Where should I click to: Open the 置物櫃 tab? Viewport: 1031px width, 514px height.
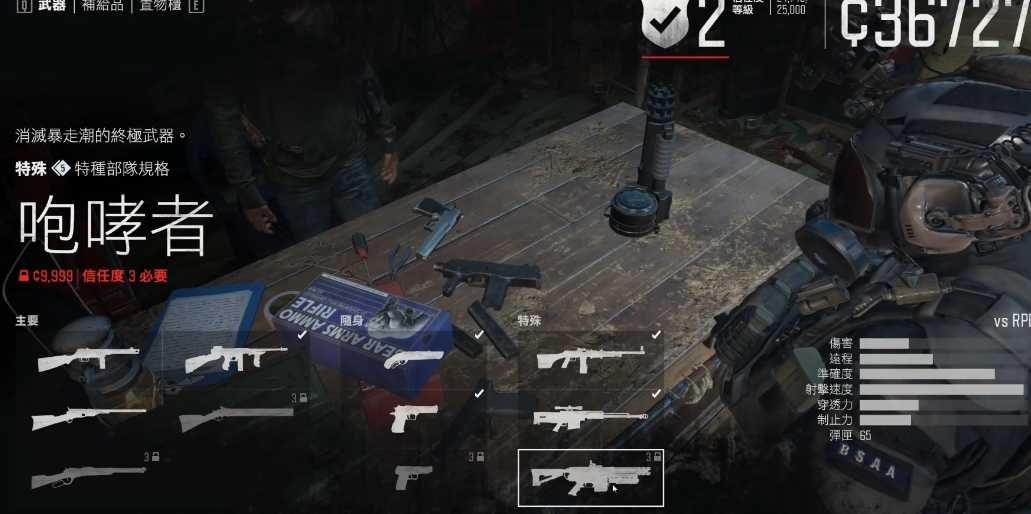tap(162, 6)
